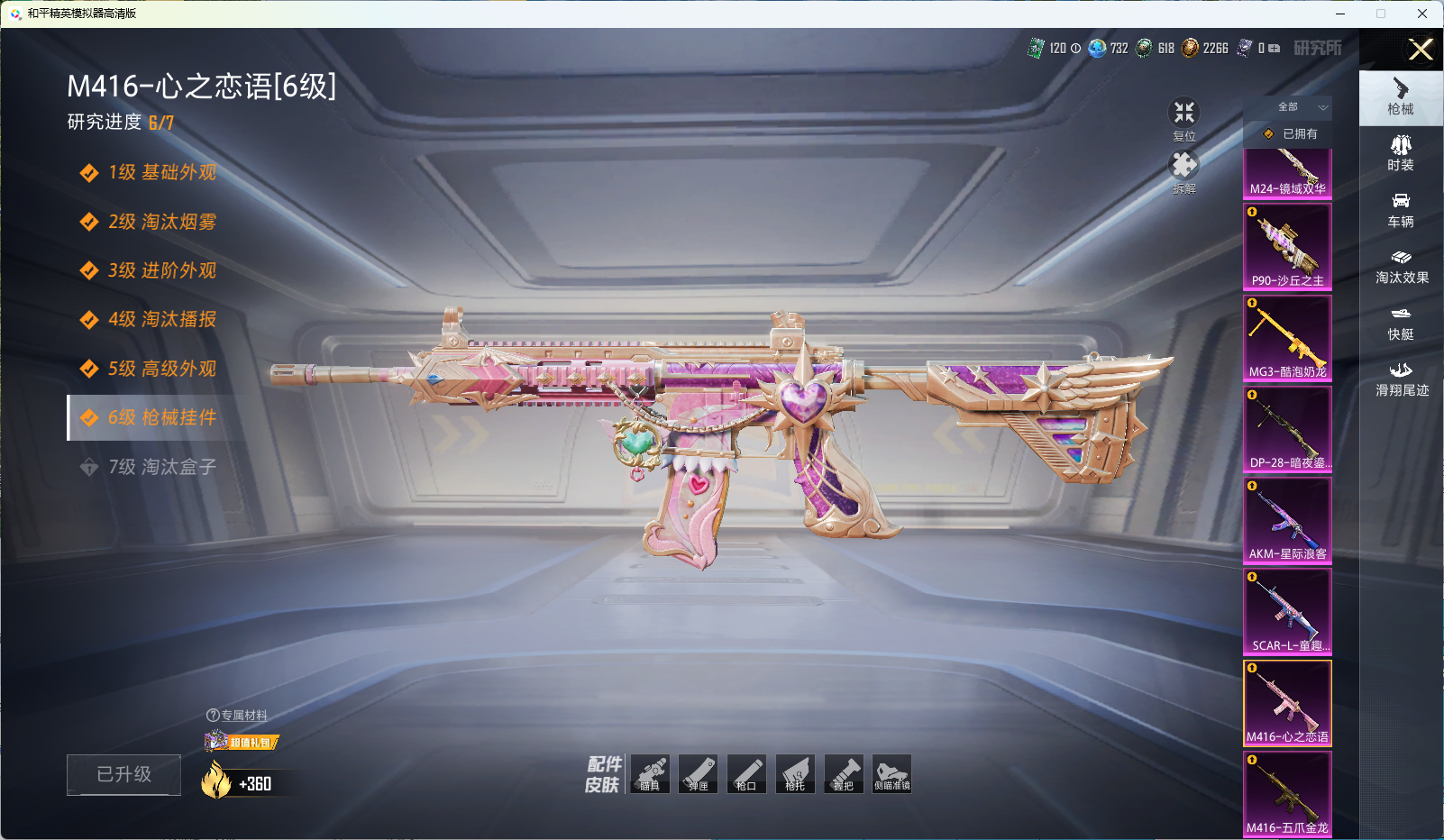Select the 淘汰效果 category tab
Viewport: 1444px width, 840px height.
pyautogui.click(x=1401, y=266)
